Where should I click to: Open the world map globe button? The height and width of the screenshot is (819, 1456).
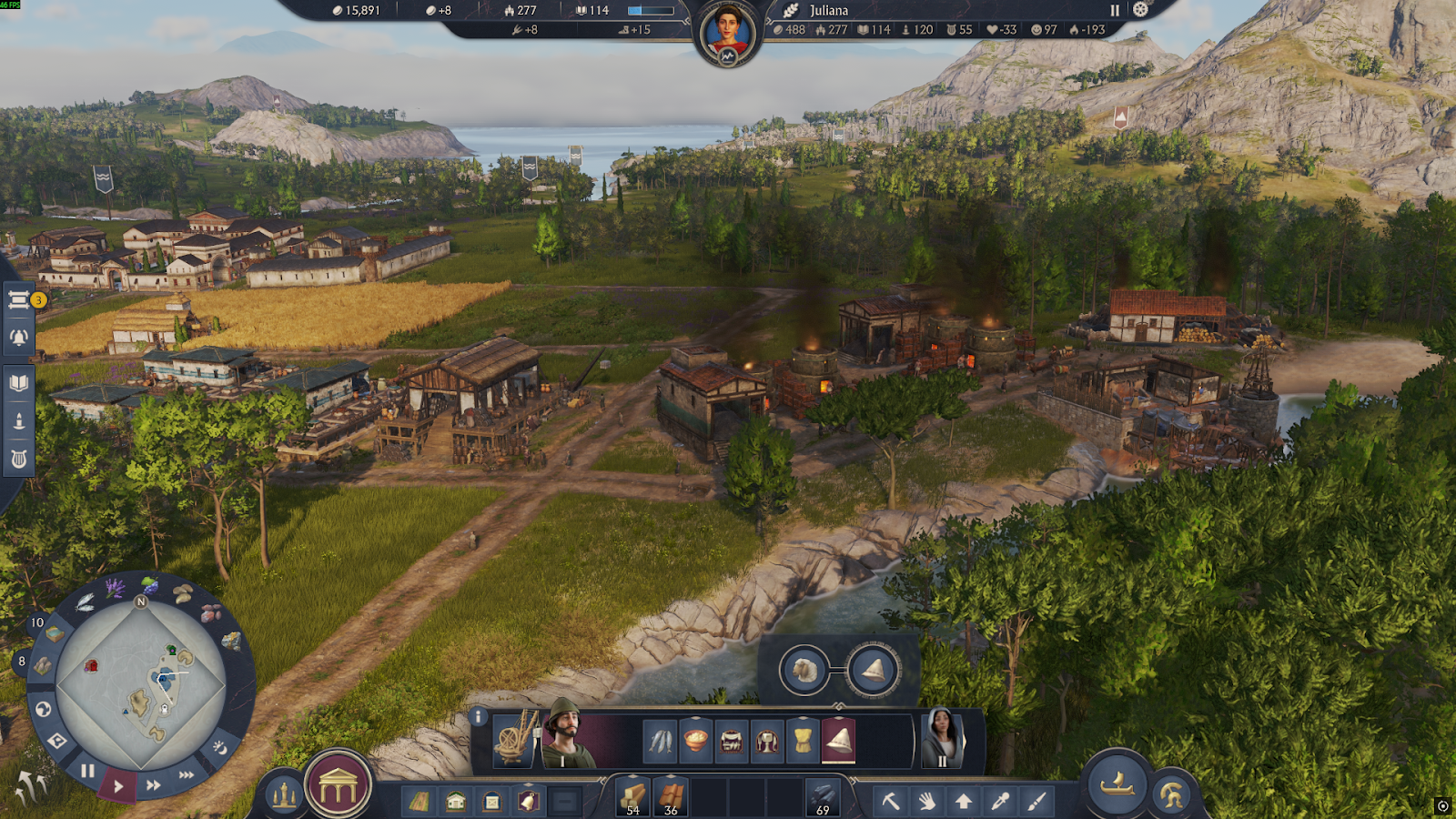(x=43, y=709)
